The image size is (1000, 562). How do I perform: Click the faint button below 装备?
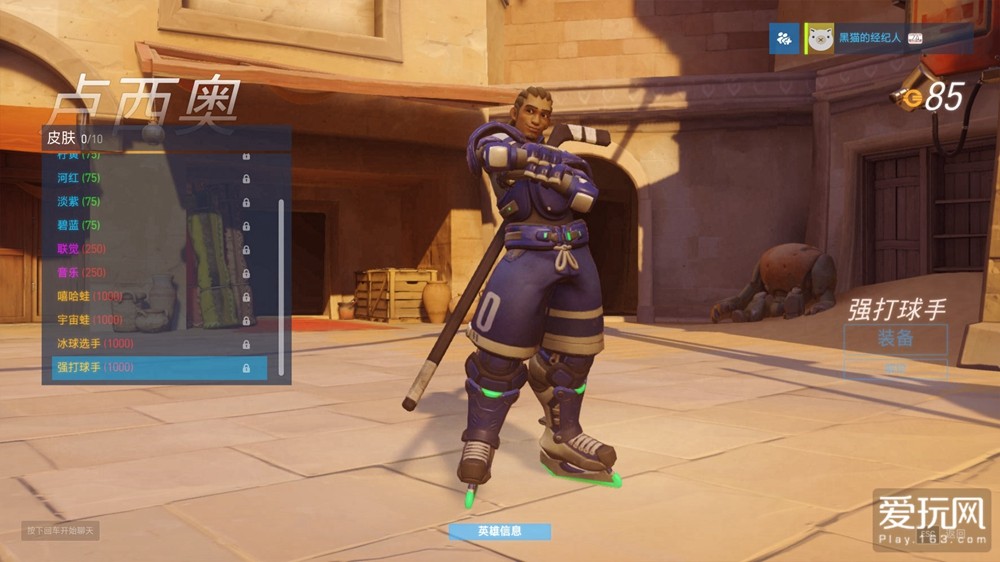(x=895, y=368)
